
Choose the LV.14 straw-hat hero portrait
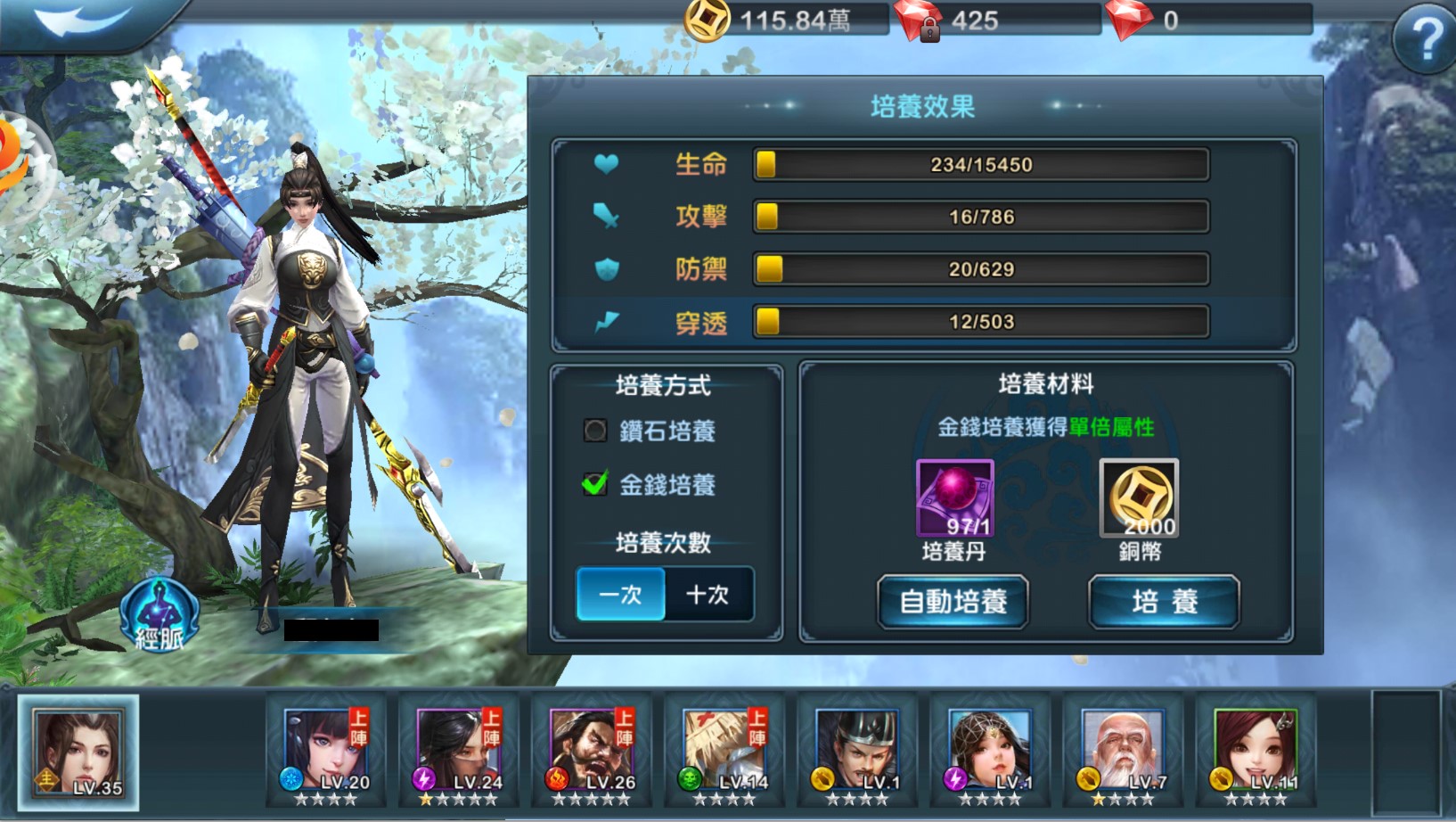pyautogui.click(x=725, y=752)
